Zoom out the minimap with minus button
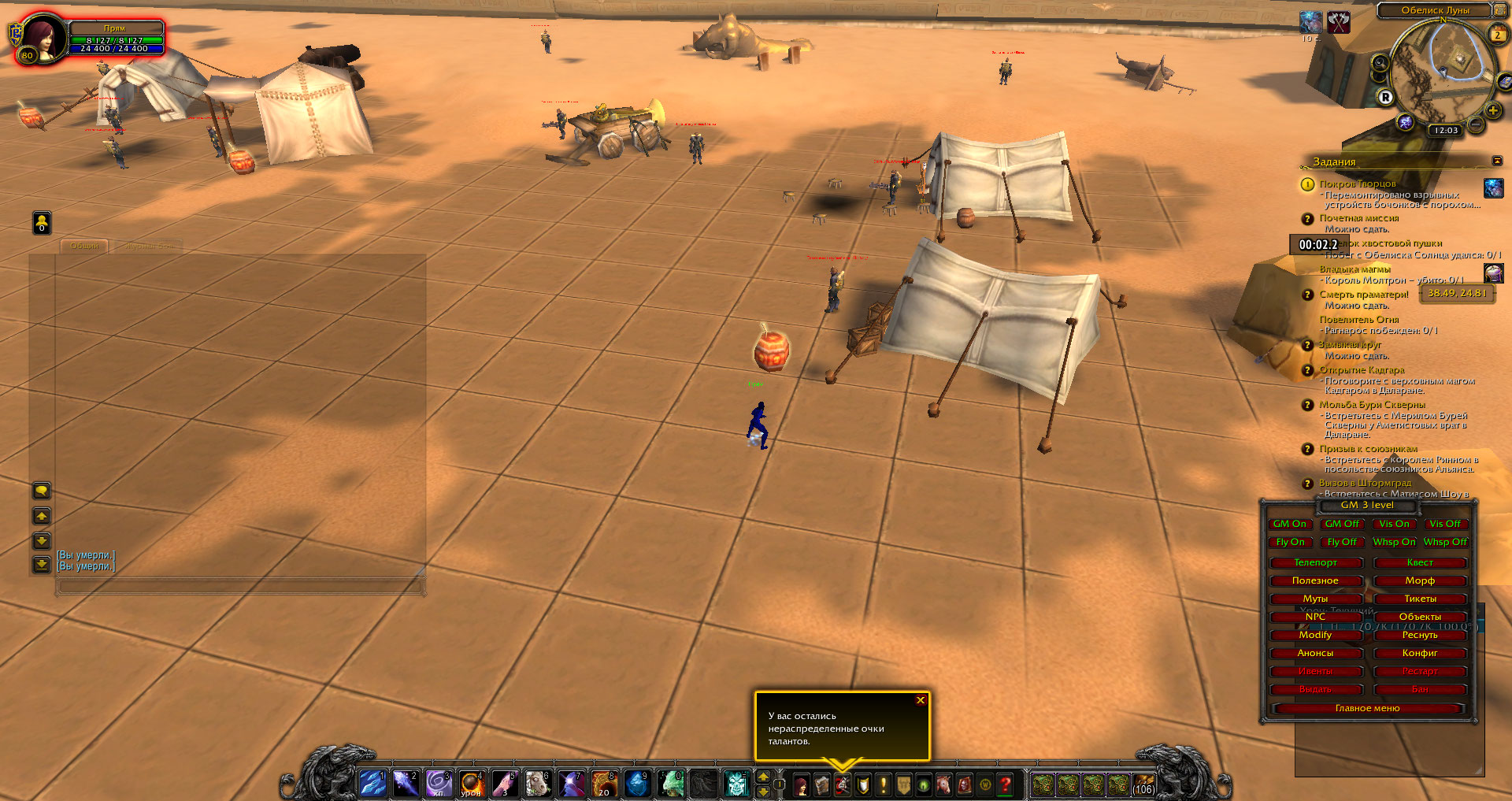1512x801 pixels. click(x=1477, y=124)
